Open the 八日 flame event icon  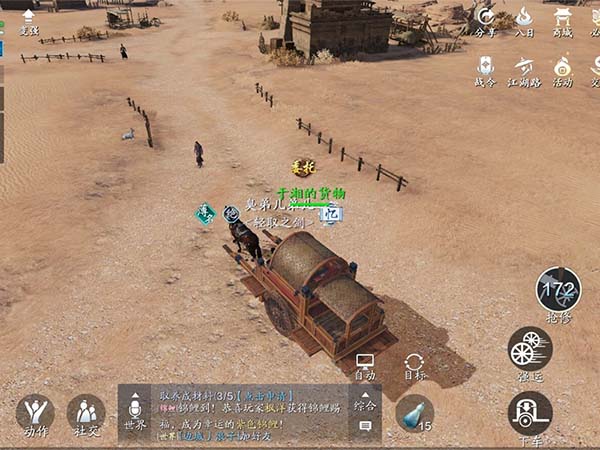pyautogui.click(x=524, y=19)
